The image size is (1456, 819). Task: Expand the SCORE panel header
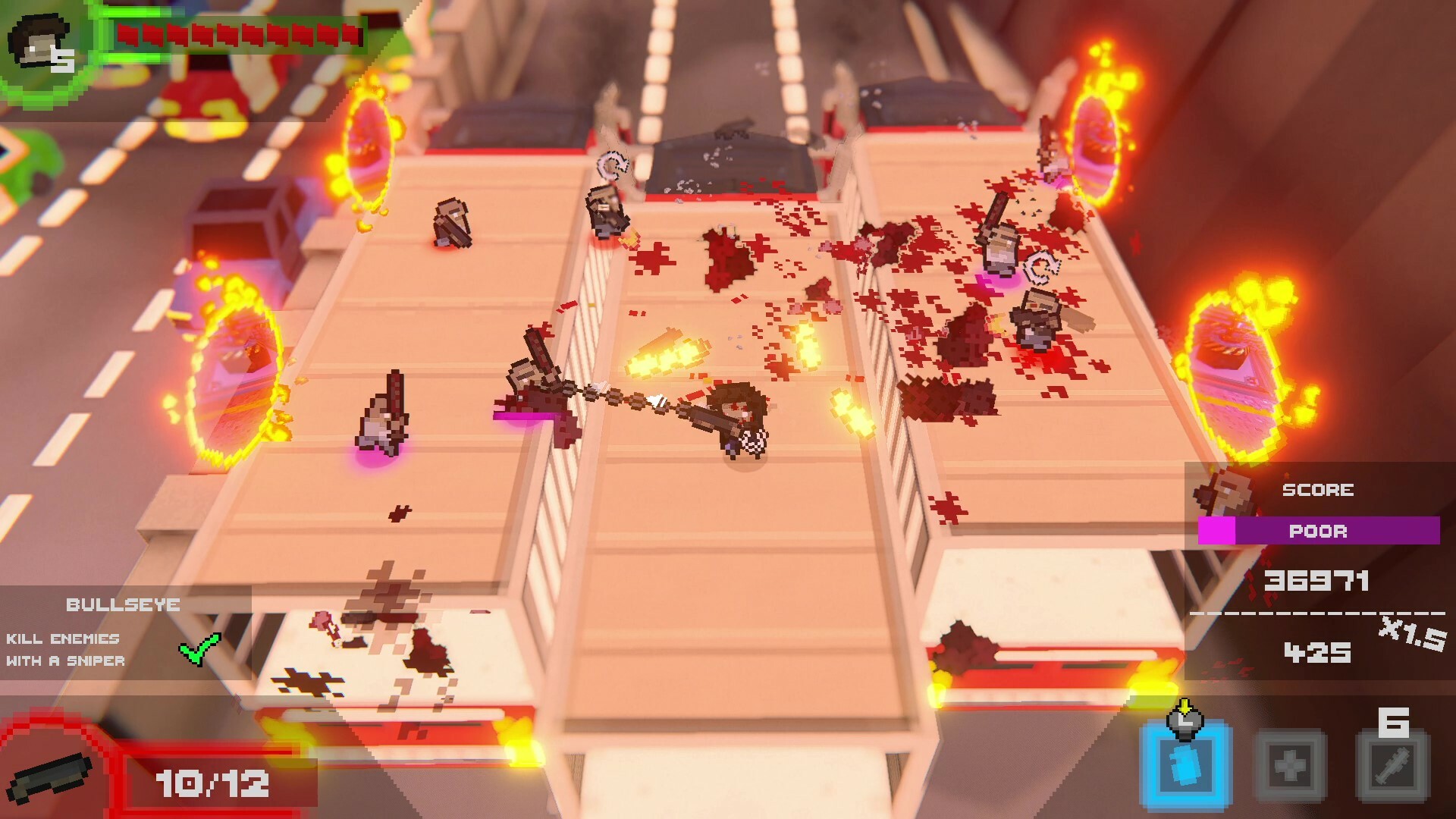coord(1317,489)
